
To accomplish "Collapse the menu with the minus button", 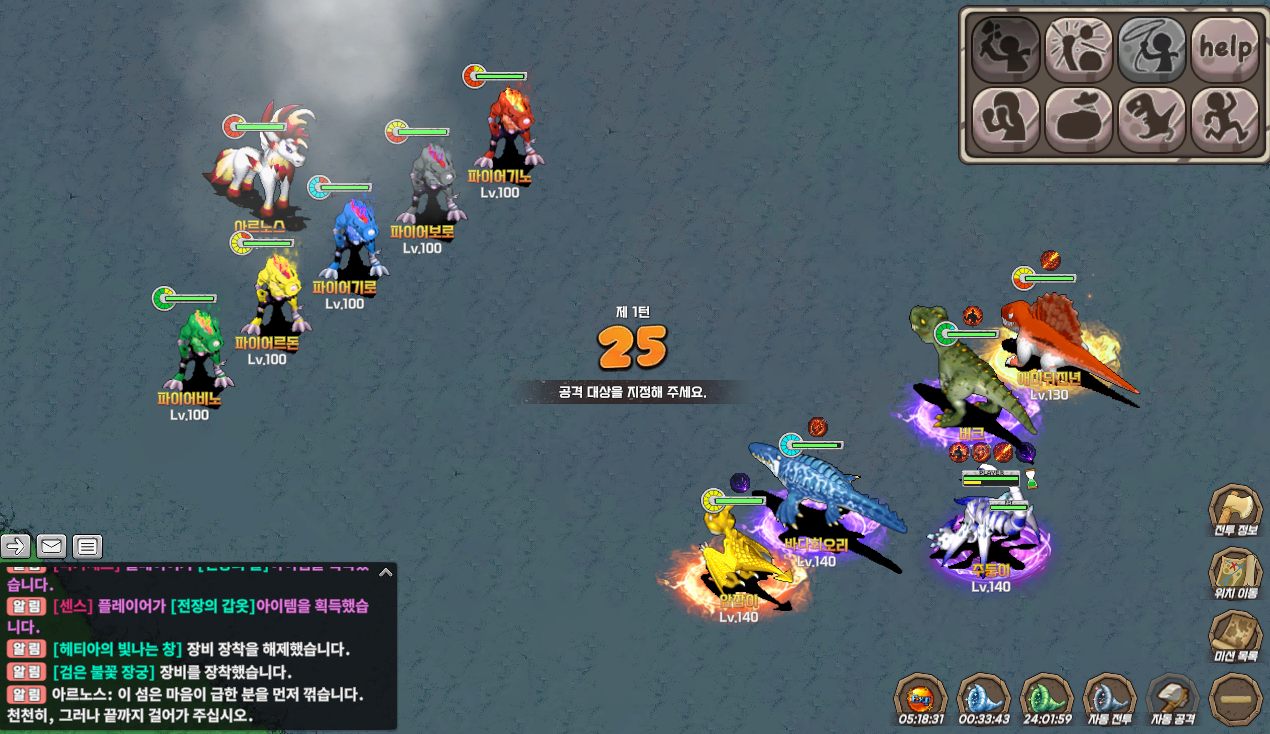I will pos(1236,698).
